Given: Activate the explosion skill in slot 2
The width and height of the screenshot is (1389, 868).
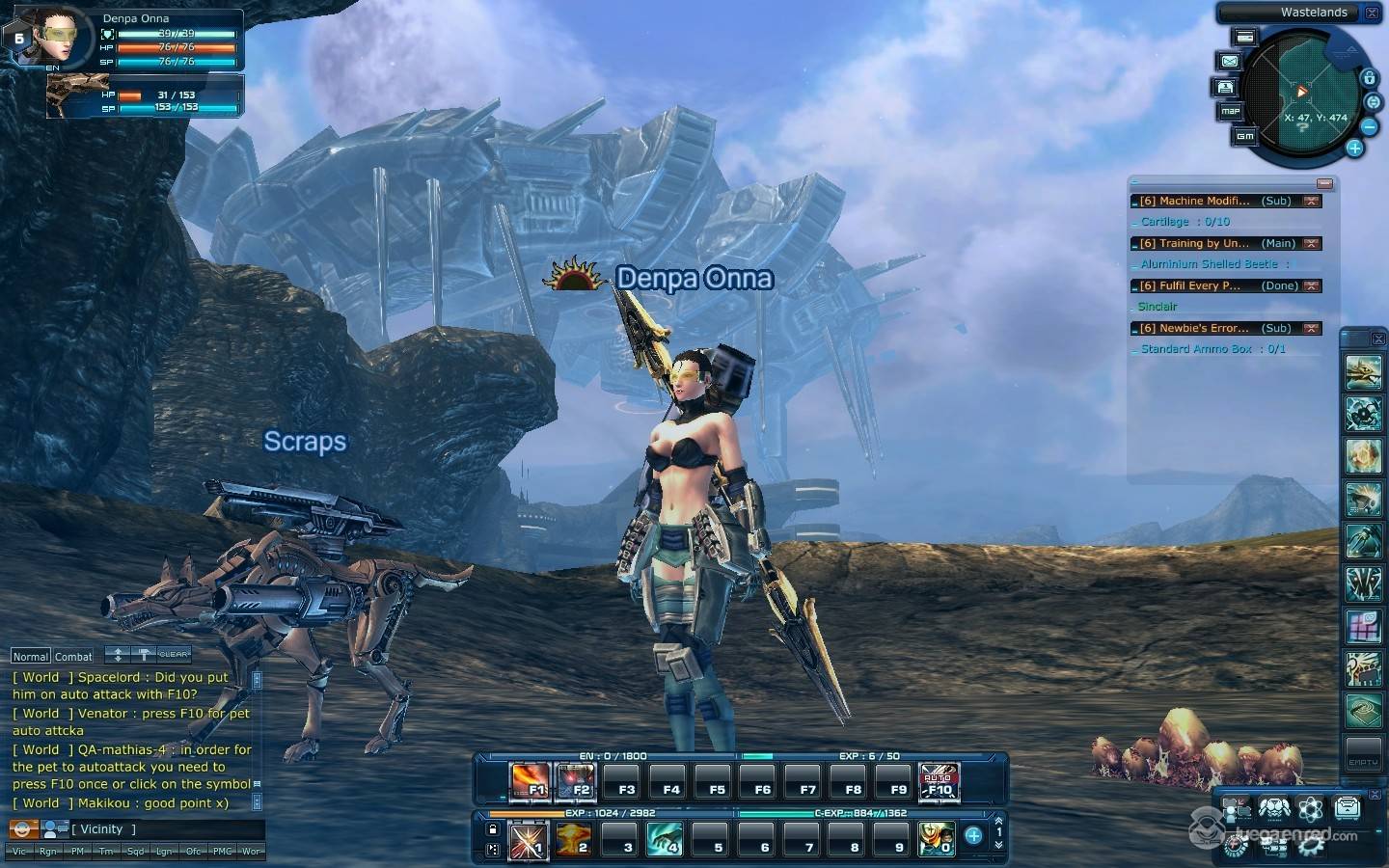Looking at the screenshot, I should tap(573, 840).
